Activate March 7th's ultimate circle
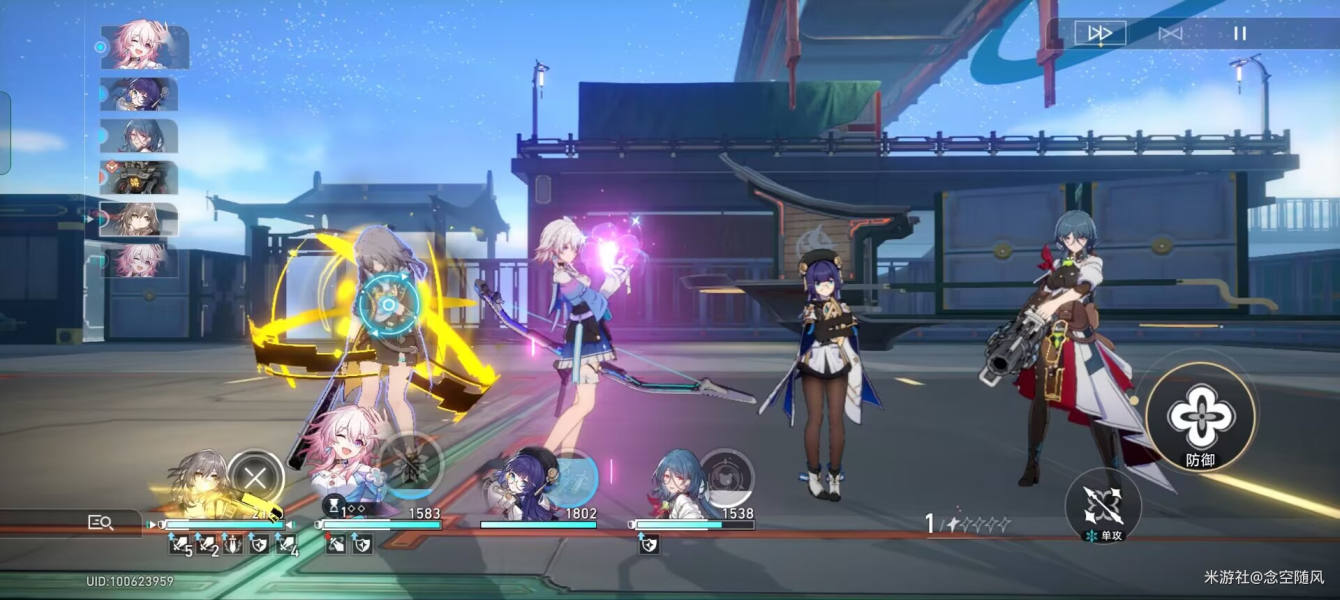Viewport: 1340px width, 600px height. click(x=410, y=464)
